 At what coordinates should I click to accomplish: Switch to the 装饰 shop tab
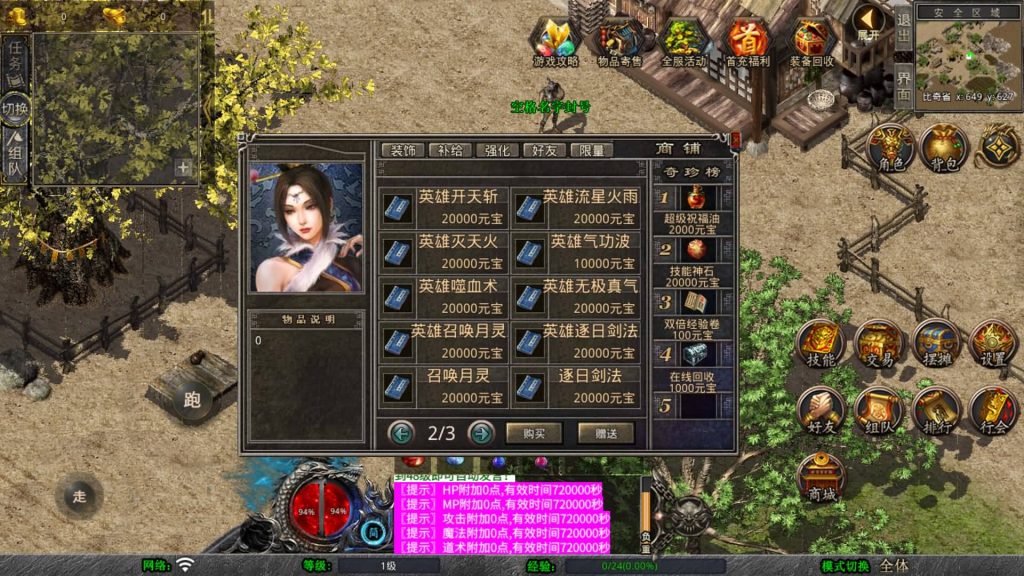[403, 150]
